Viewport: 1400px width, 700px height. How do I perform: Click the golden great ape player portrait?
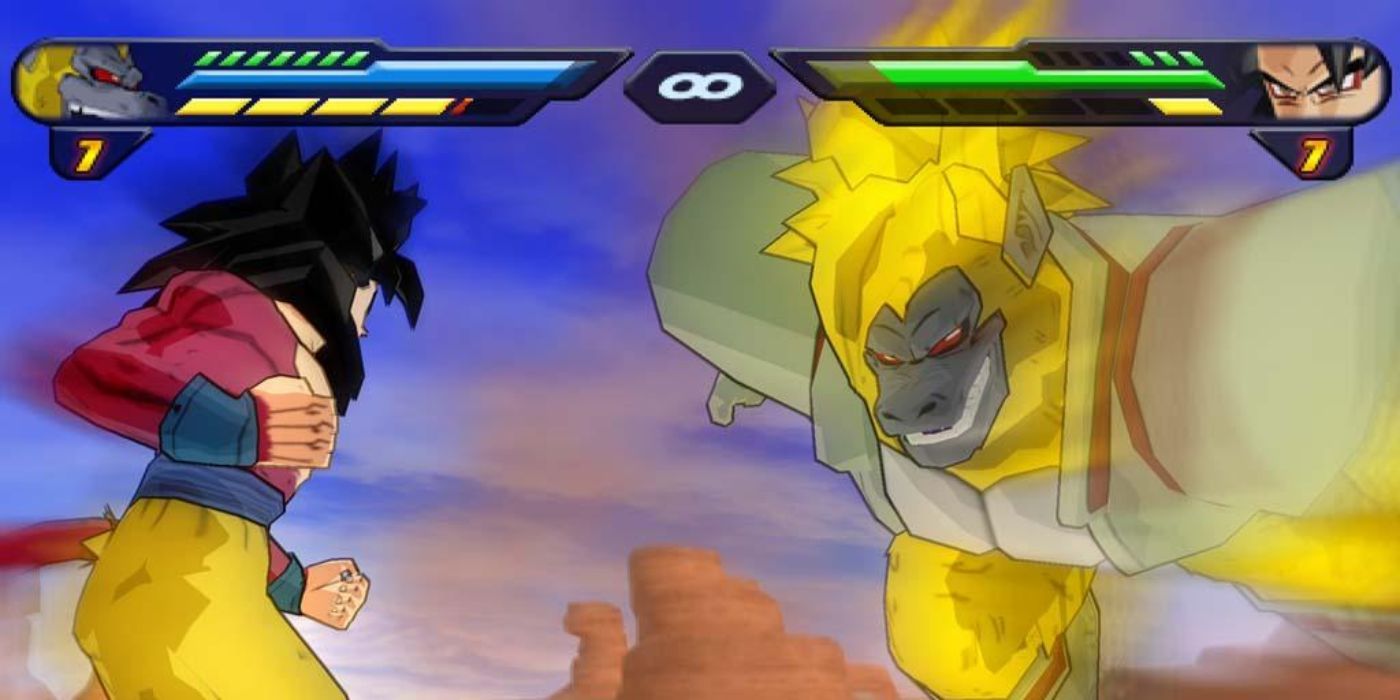coord(90,82)
